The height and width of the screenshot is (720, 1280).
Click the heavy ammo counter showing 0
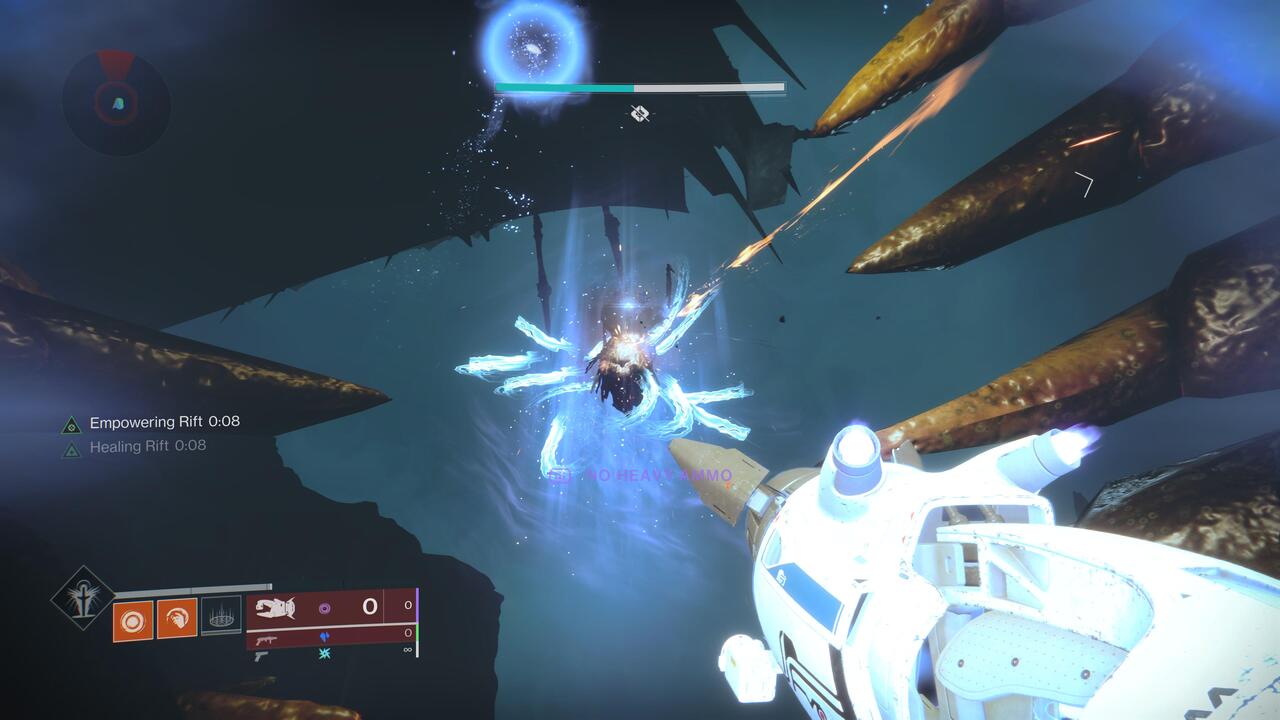pyautogui.click(x=370, y=607)
